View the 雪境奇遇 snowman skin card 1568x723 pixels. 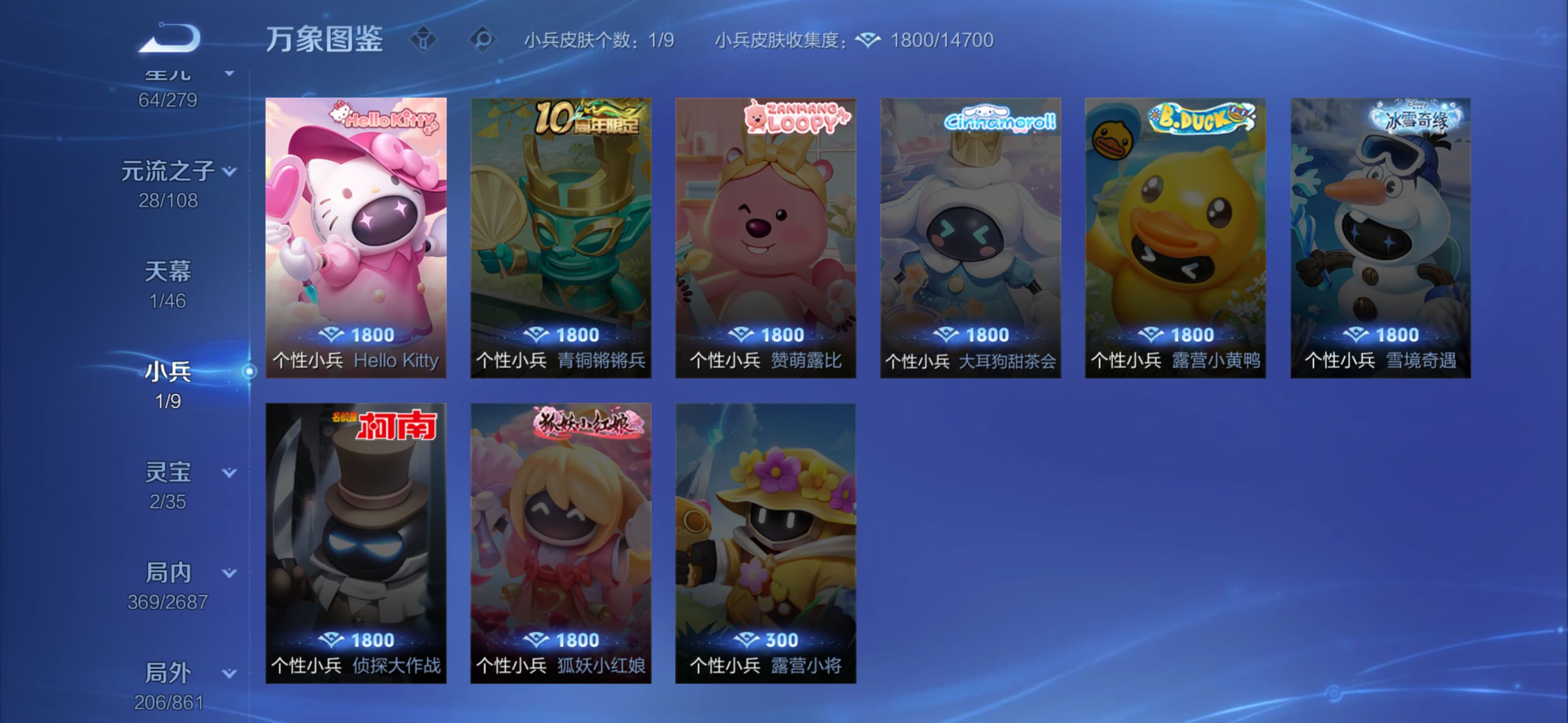(x=1381, y=237)
